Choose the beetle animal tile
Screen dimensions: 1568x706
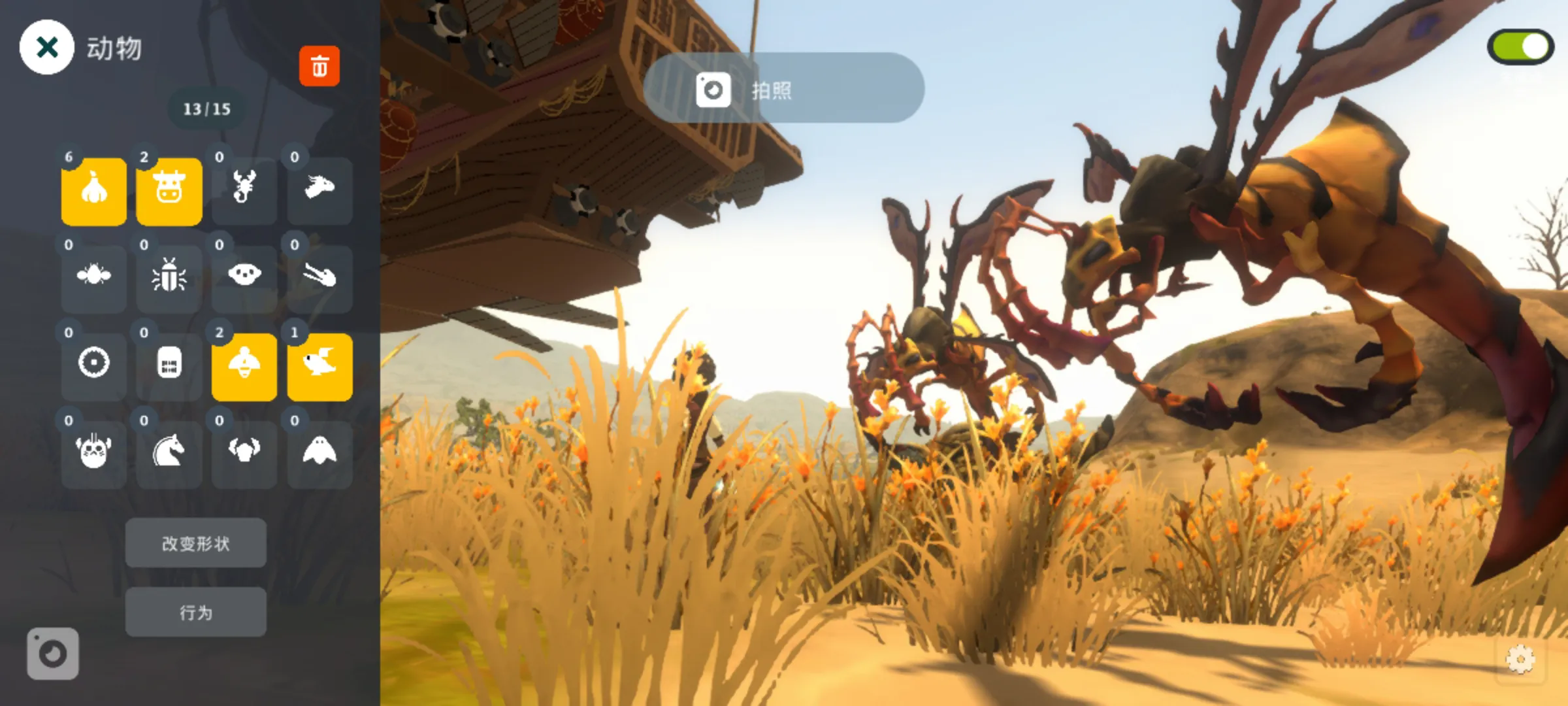(169, 279)
